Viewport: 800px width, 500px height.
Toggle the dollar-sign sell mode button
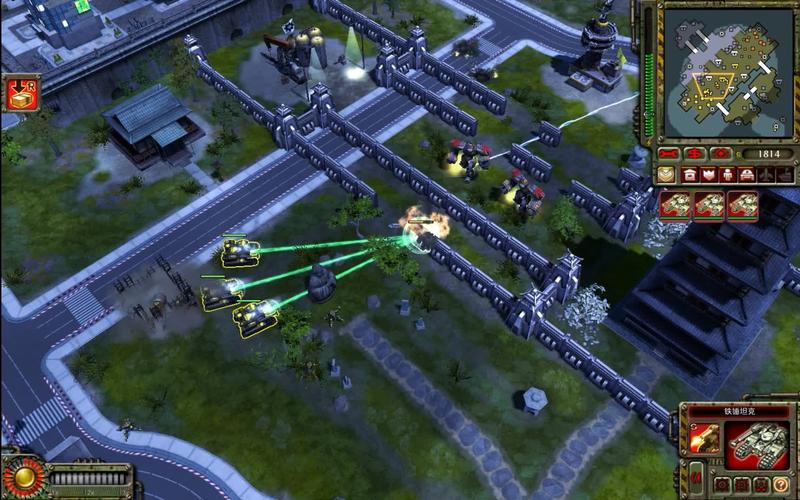(x=693, y=154)
